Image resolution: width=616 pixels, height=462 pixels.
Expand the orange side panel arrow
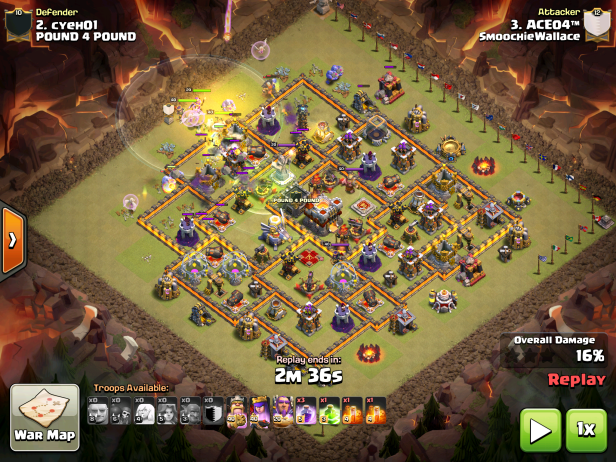click(x=12, y=240)
